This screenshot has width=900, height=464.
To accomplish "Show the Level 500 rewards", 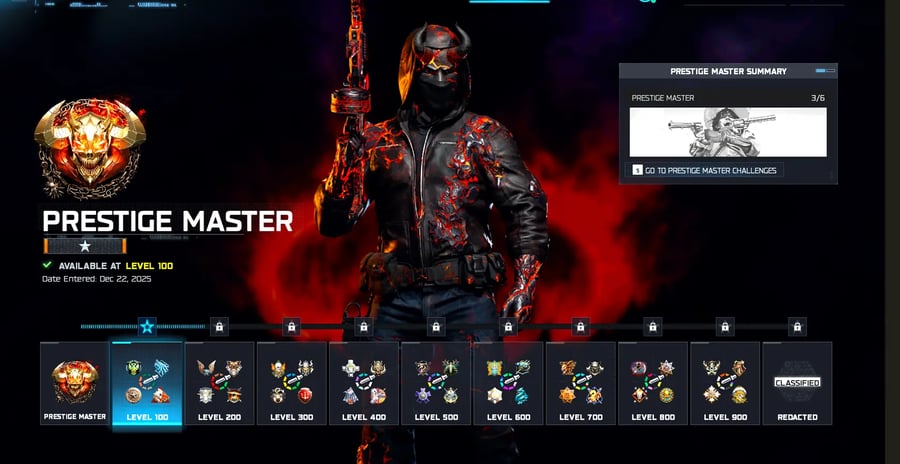I will (435, 383).
